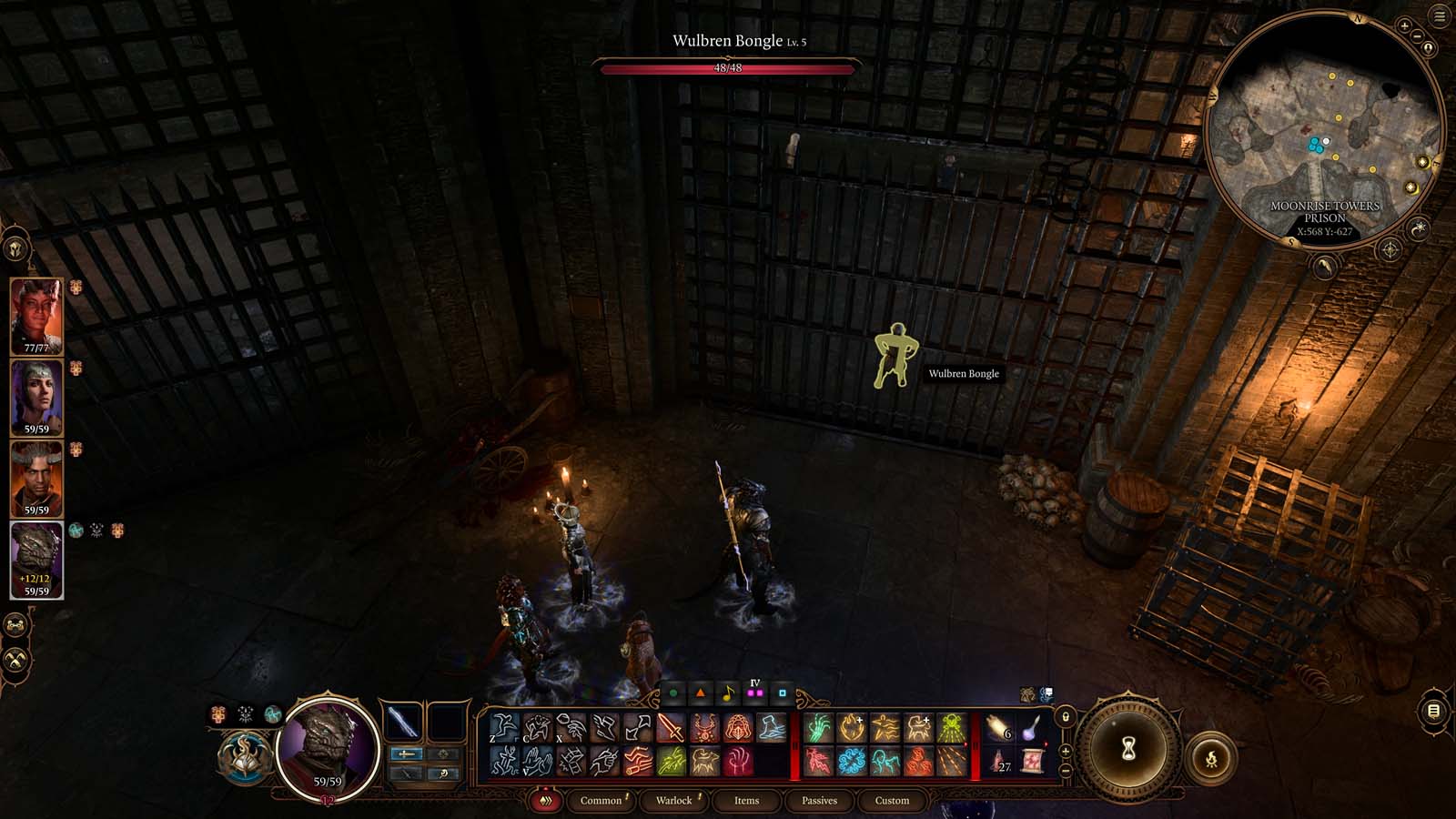This screenshot has width=1456, height=819.
Task: Click the camp supplies scroll in the hotbar
Action: (x=1032, y=762)
